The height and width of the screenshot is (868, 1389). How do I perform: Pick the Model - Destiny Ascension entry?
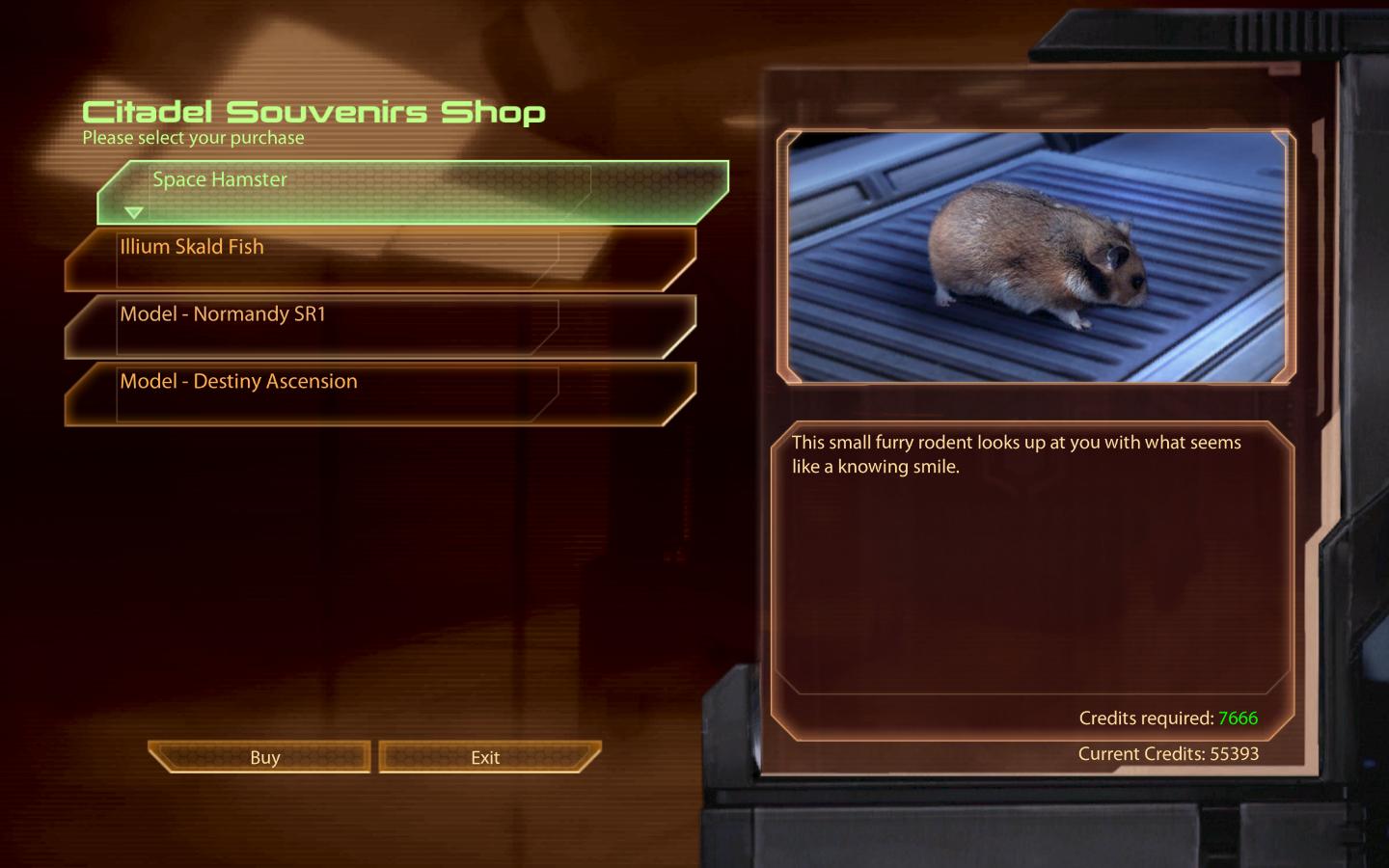click(380, 393)
